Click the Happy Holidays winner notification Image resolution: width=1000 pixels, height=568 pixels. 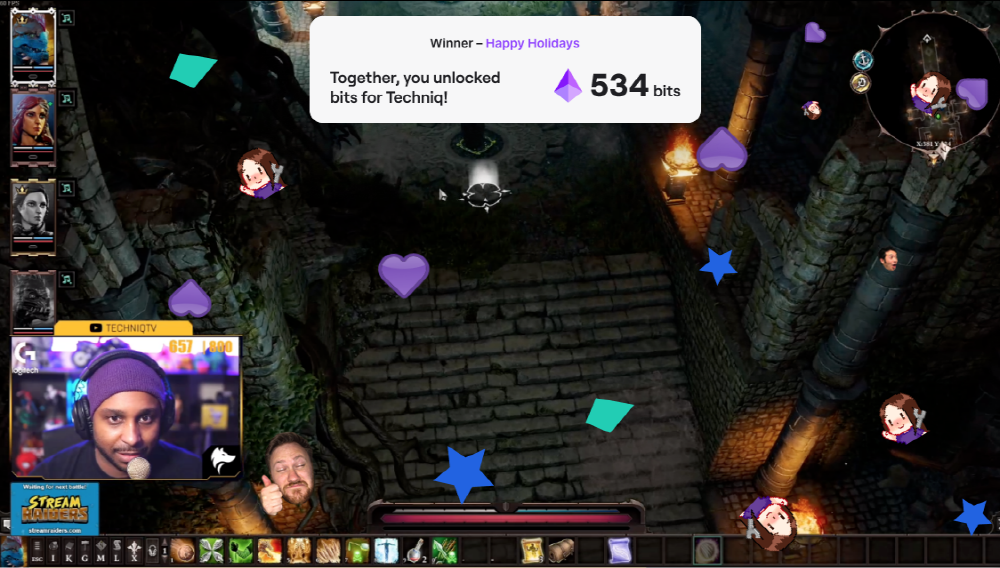click(x=505, y=69)
